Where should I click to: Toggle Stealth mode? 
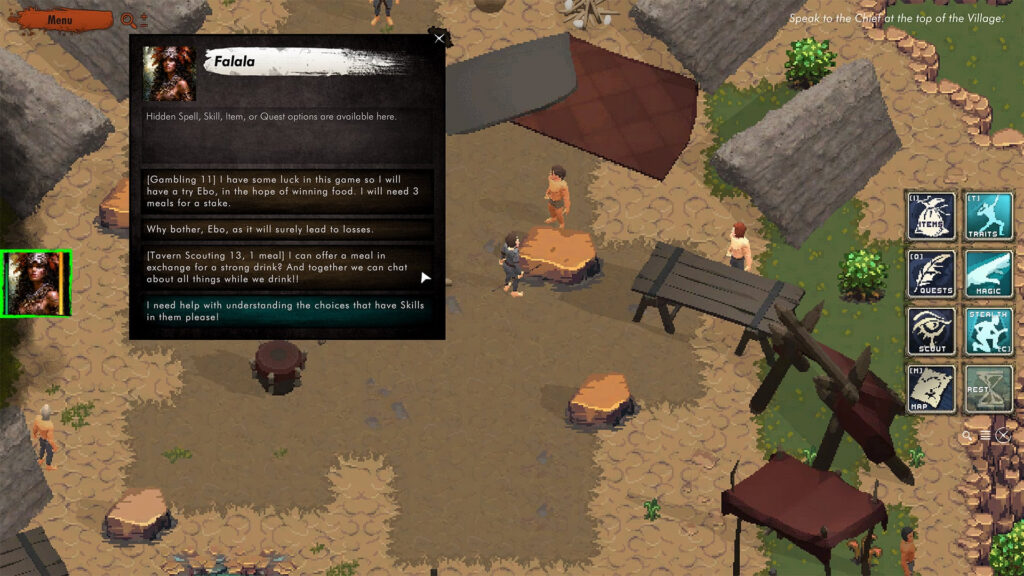(x=988, y=331)
